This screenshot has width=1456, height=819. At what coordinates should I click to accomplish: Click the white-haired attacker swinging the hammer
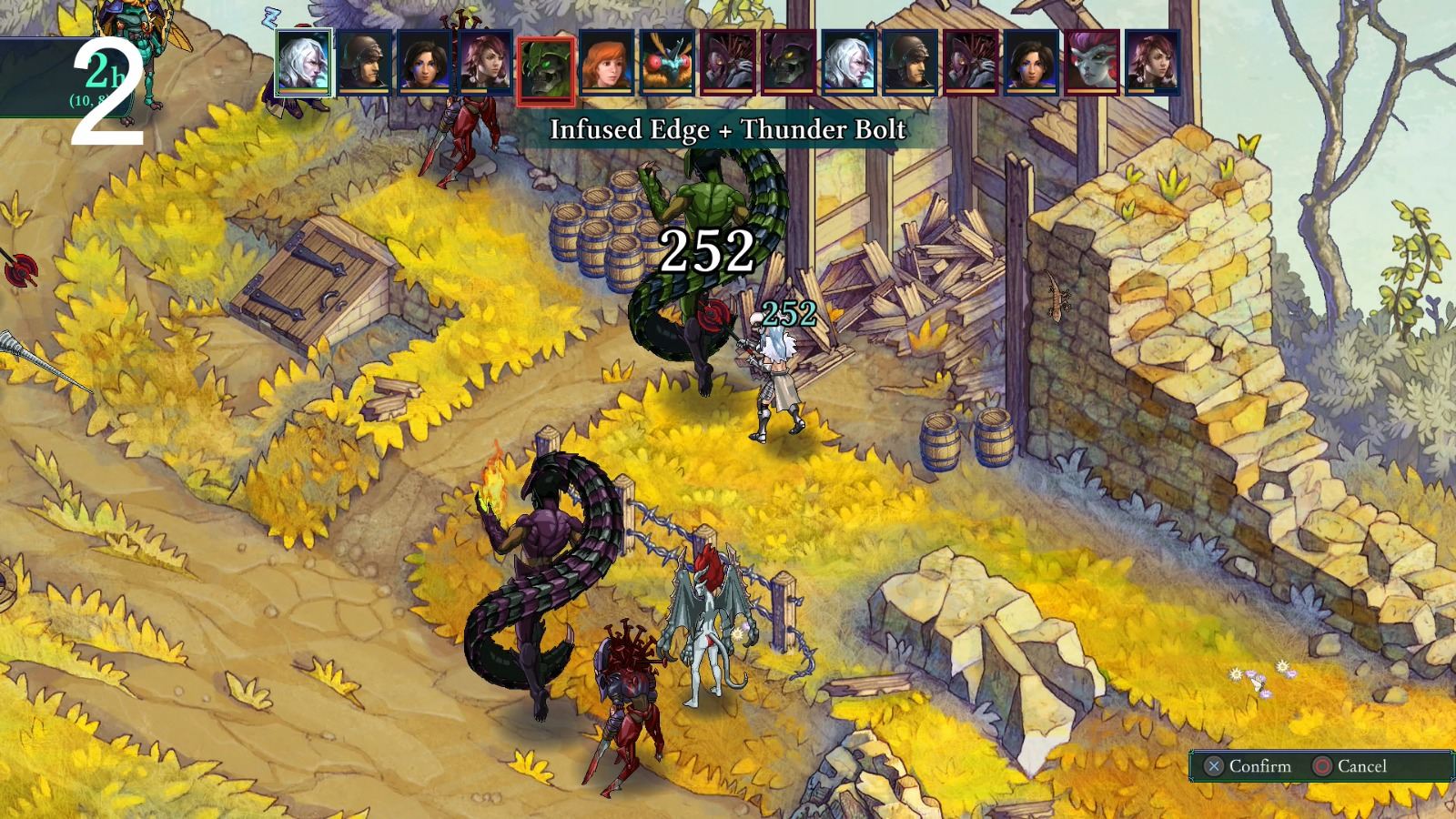point(775,373)
